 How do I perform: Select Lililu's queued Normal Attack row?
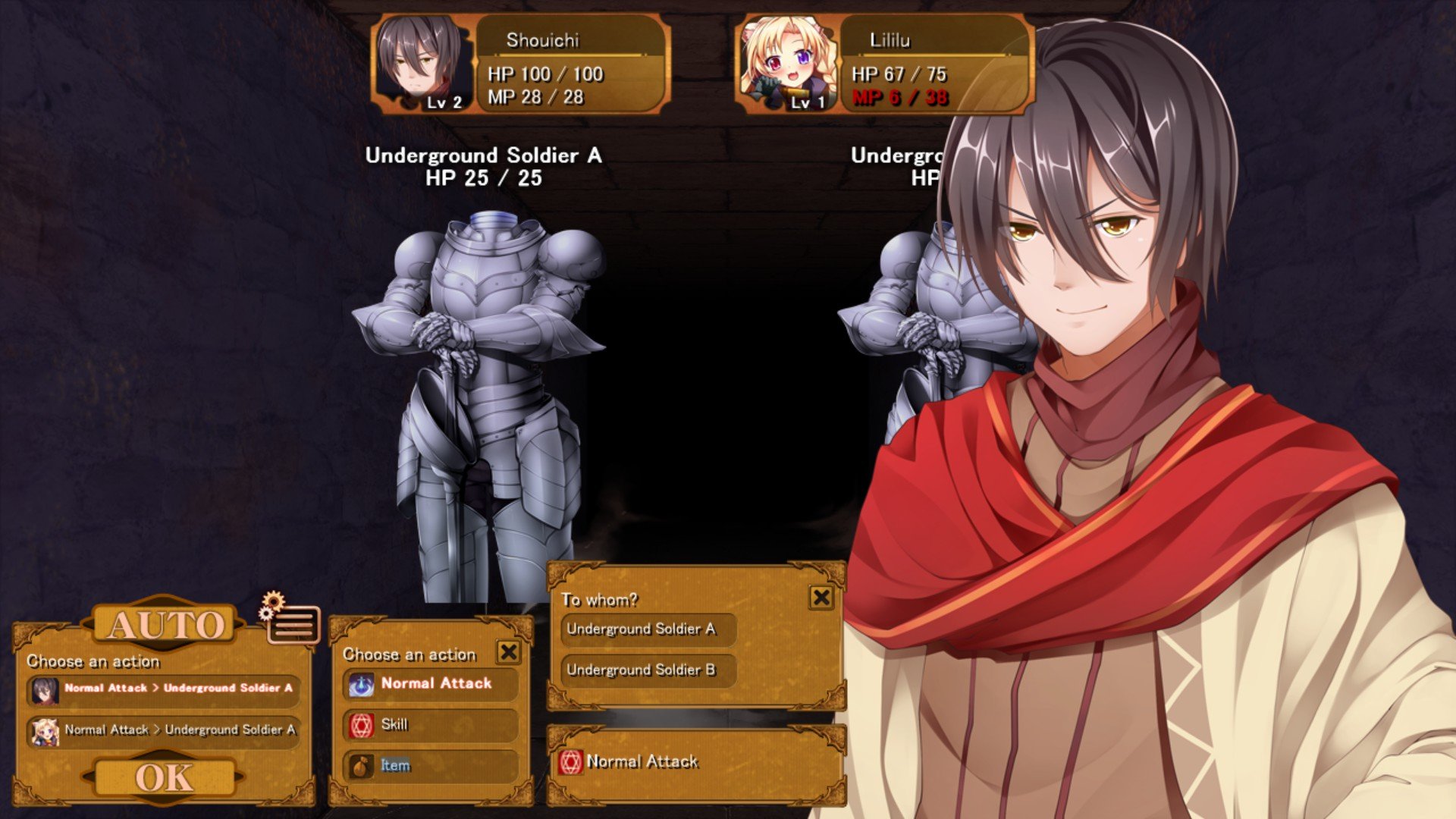(x=164, y=730)
